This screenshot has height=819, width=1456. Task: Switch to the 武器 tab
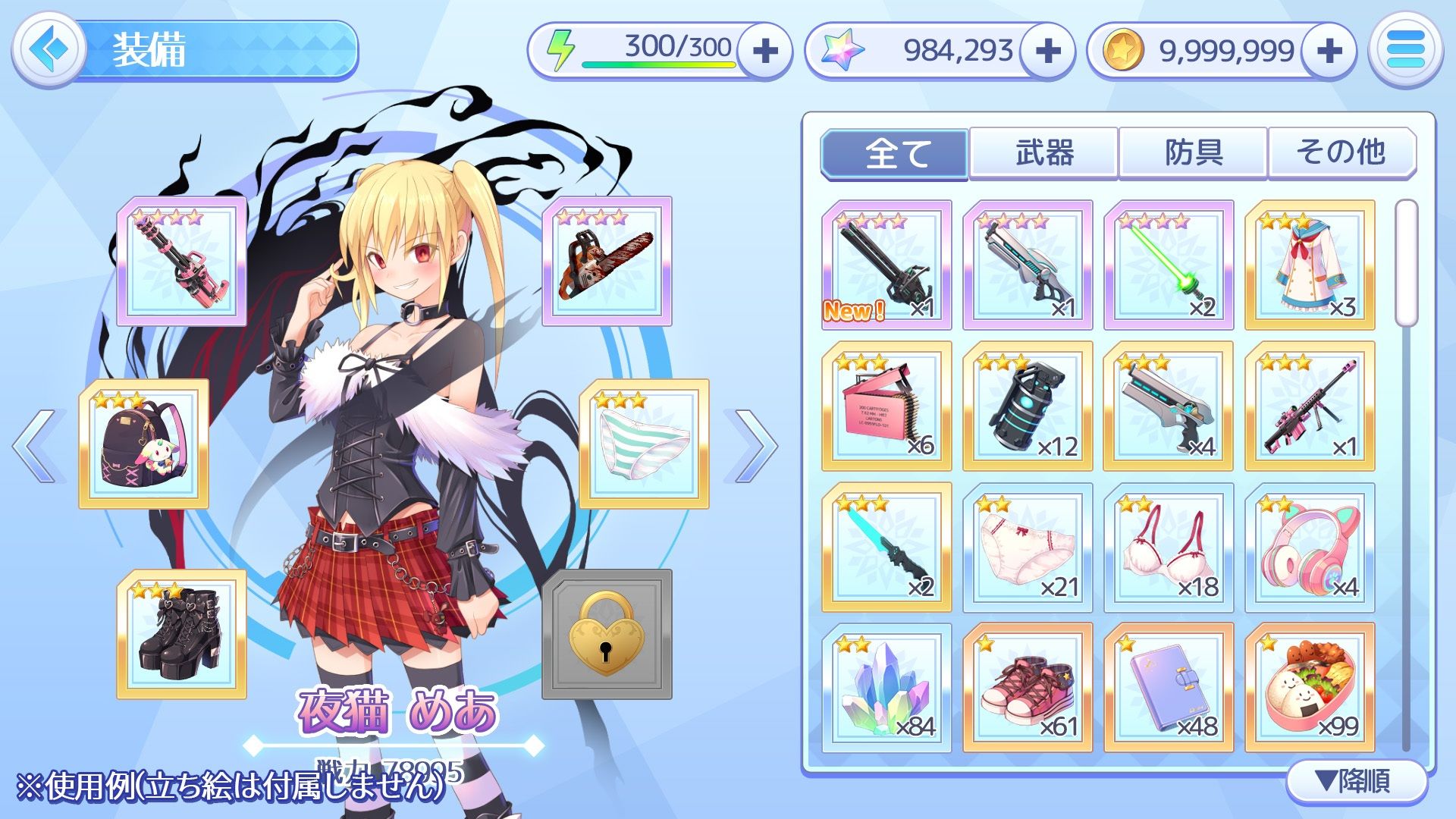[x=1043, y=153]
